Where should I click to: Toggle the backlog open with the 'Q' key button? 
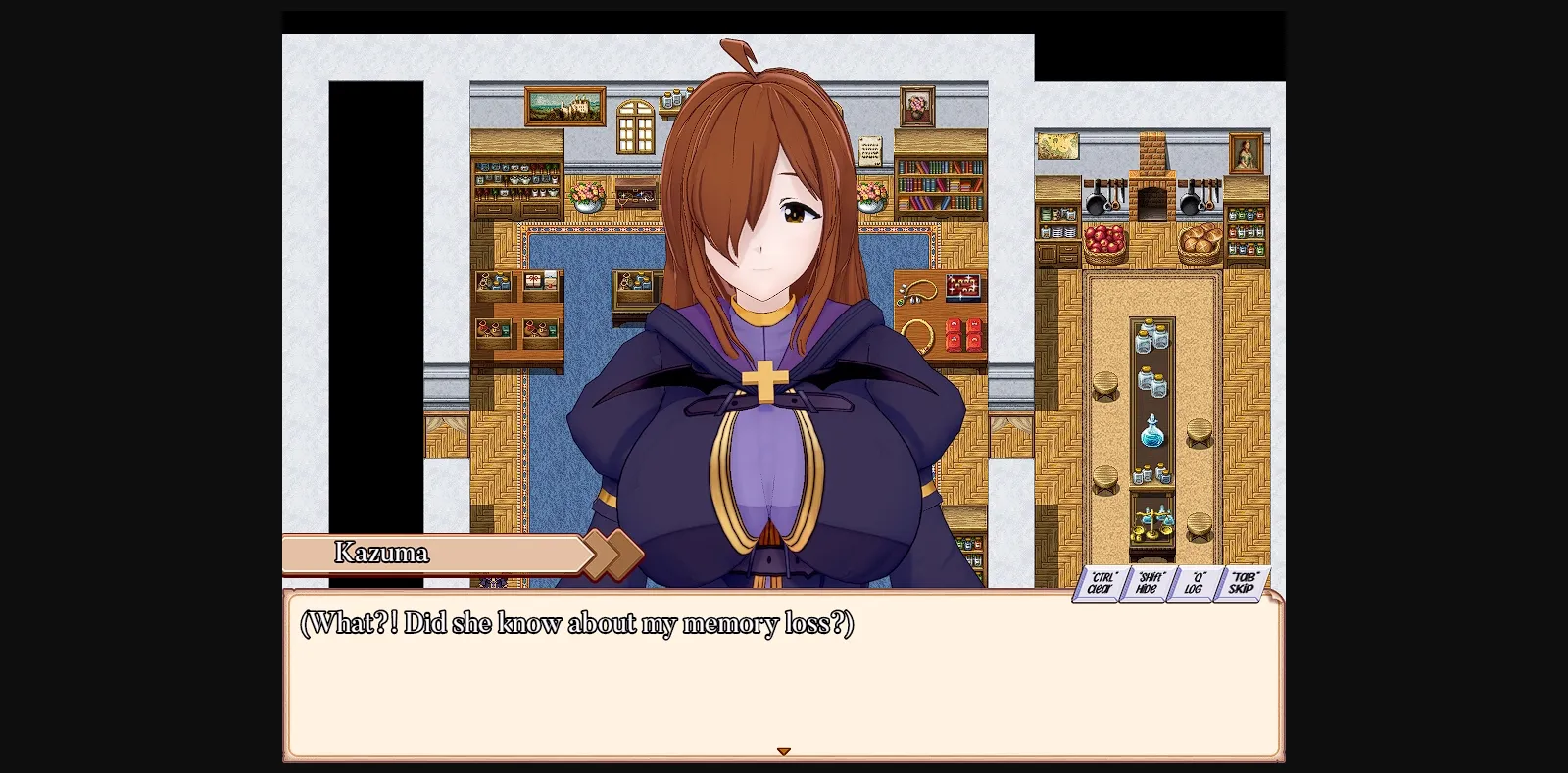pyautogui.click(x=1194, y=583)
